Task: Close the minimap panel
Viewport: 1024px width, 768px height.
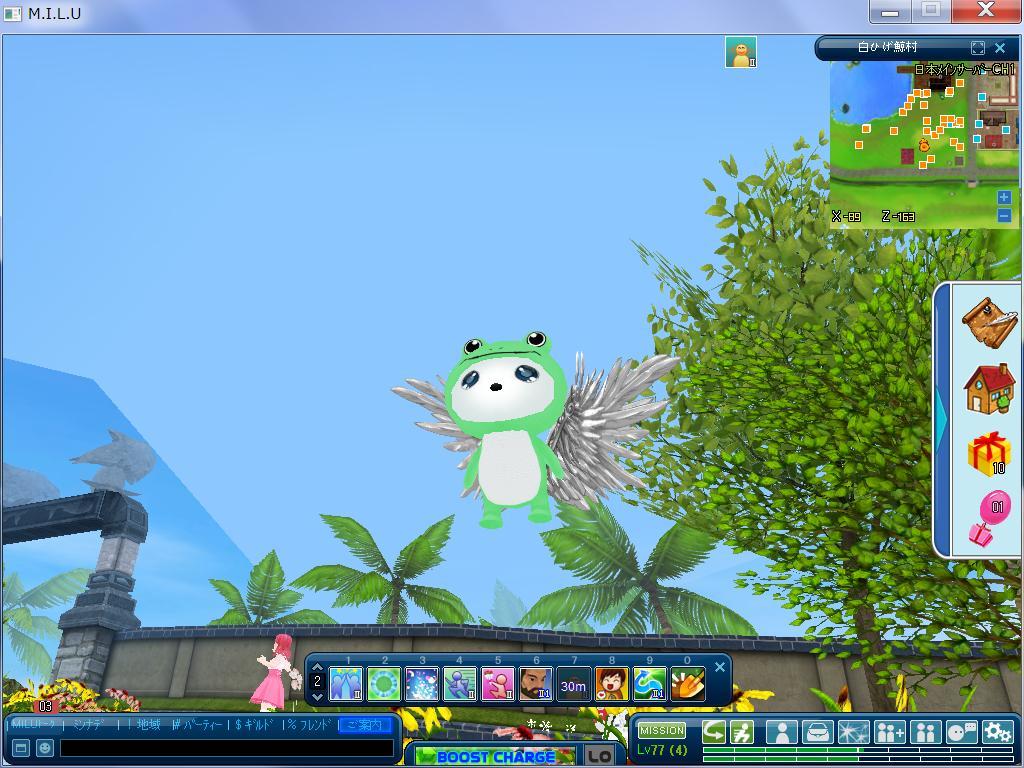Action: point(999,47)
